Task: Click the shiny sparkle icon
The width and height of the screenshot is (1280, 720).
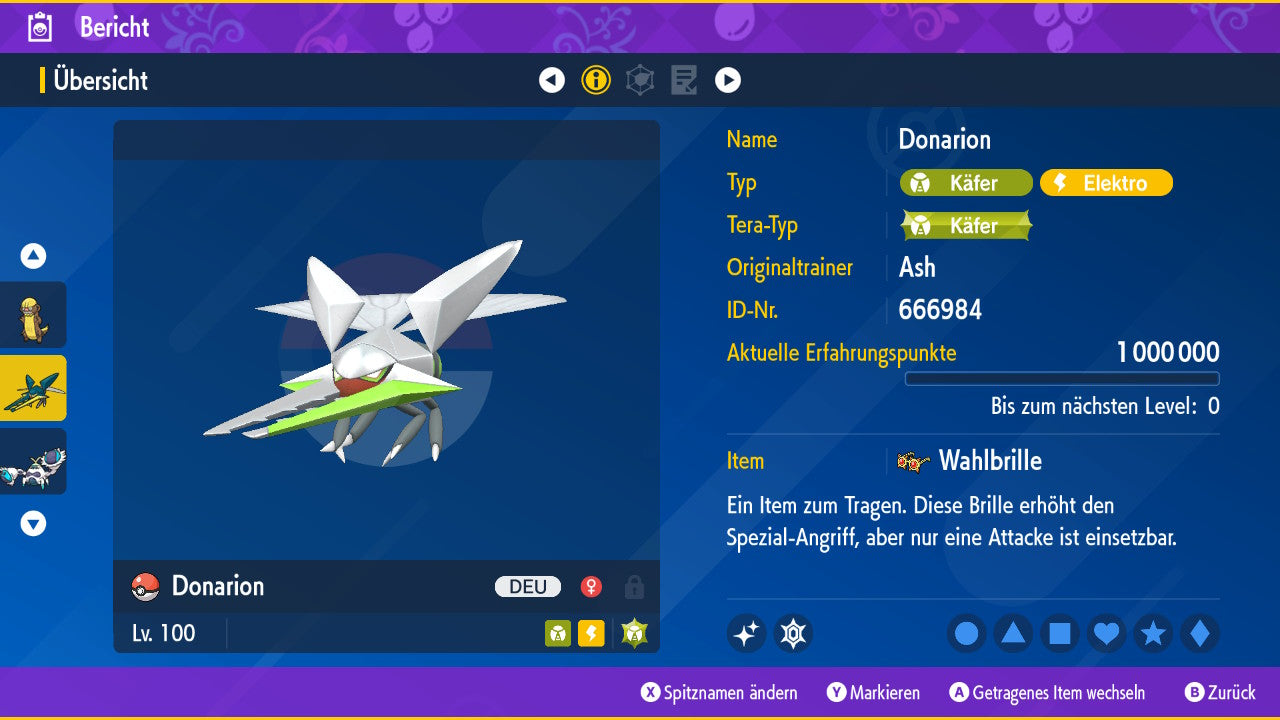Action: tap(746, 633)
